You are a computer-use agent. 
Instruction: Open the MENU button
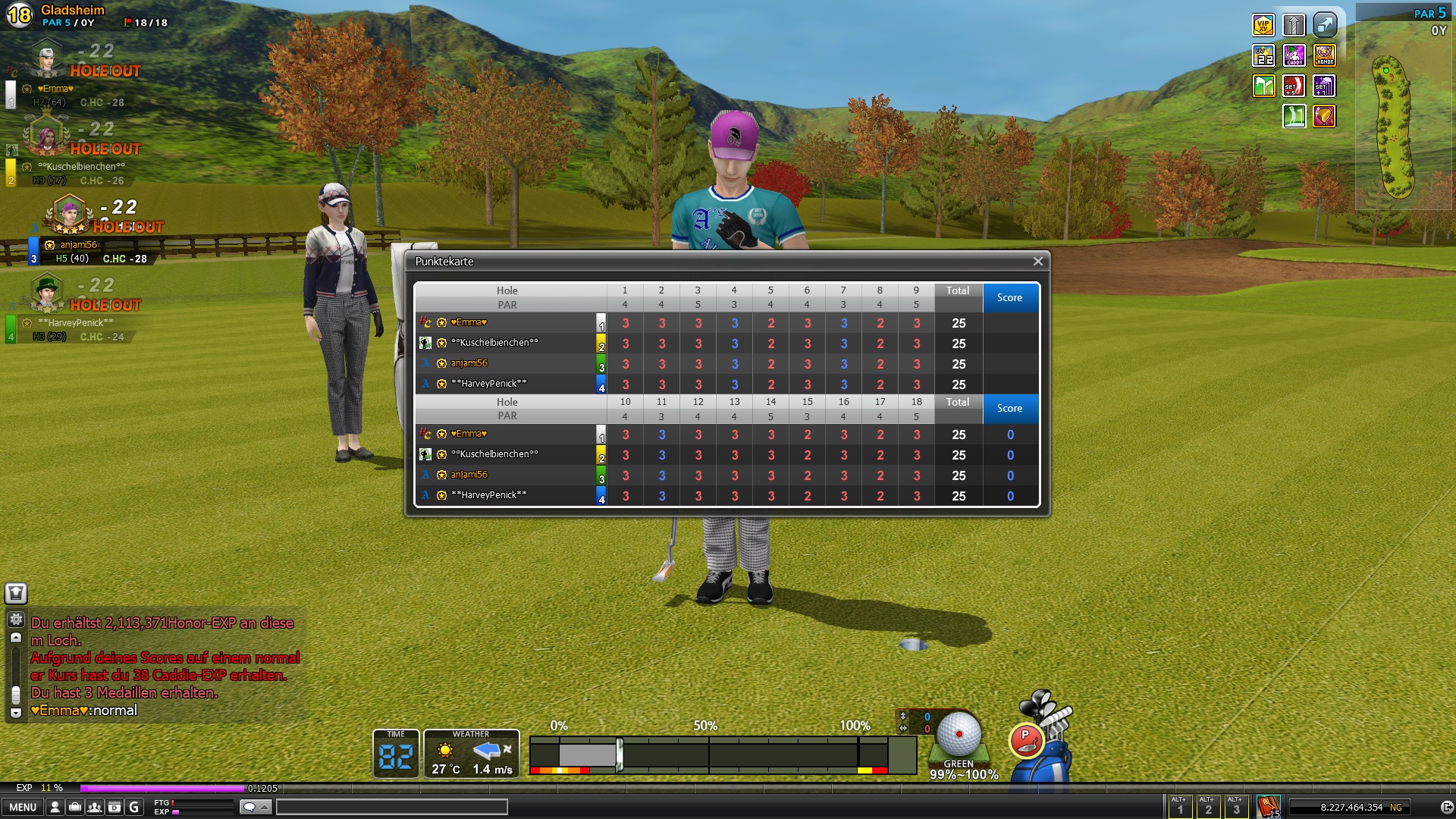[x=23, y=808]
